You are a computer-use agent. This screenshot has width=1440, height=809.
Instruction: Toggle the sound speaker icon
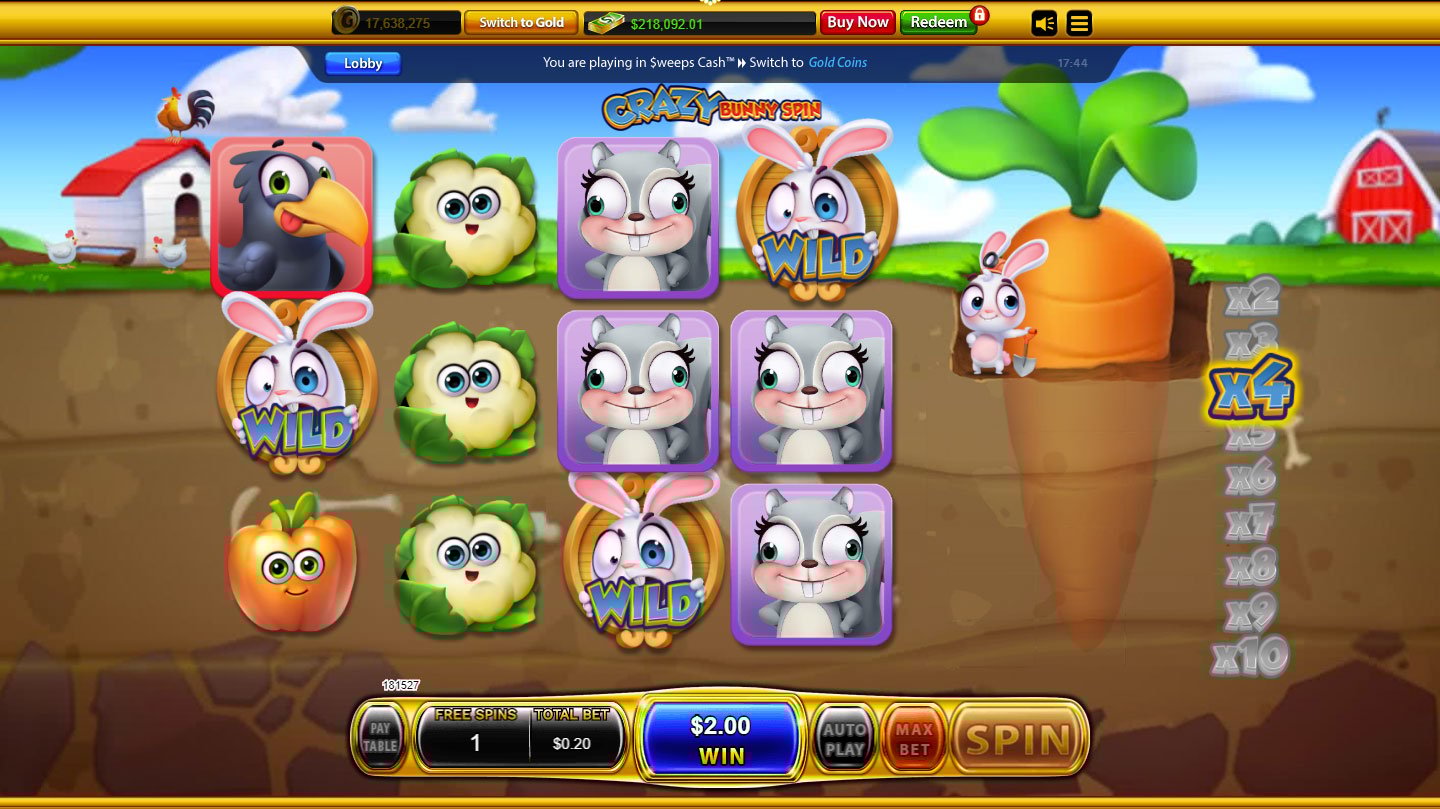point(1044,23)
